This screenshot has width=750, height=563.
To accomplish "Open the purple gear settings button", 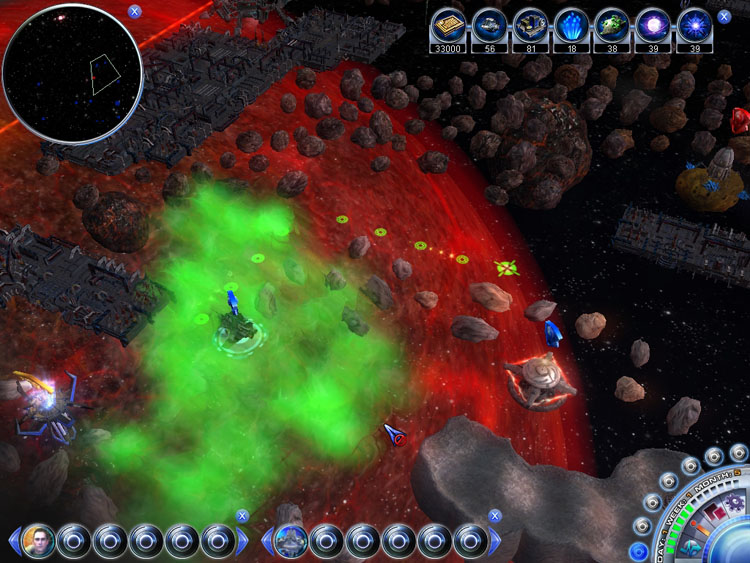I will click(x=735, y=502).
